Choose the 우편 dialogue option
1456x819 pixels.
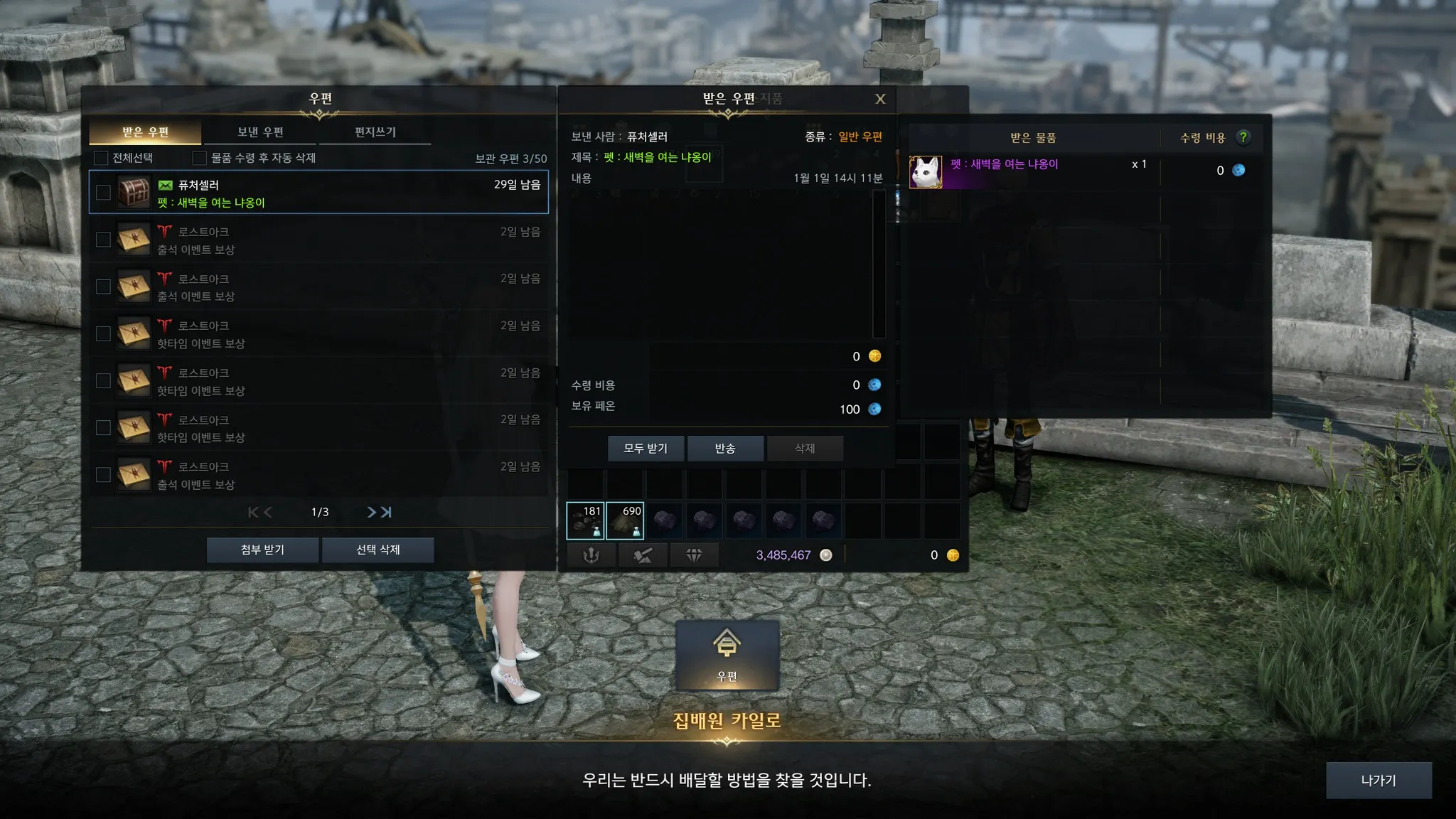coord(727,655)
